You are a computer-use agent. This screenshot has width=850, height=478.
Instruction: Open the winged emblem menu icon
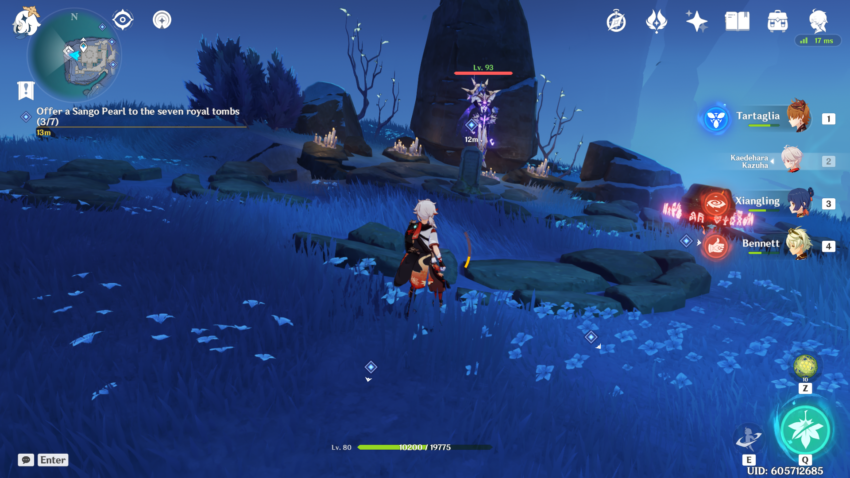[x=656, y=20]
